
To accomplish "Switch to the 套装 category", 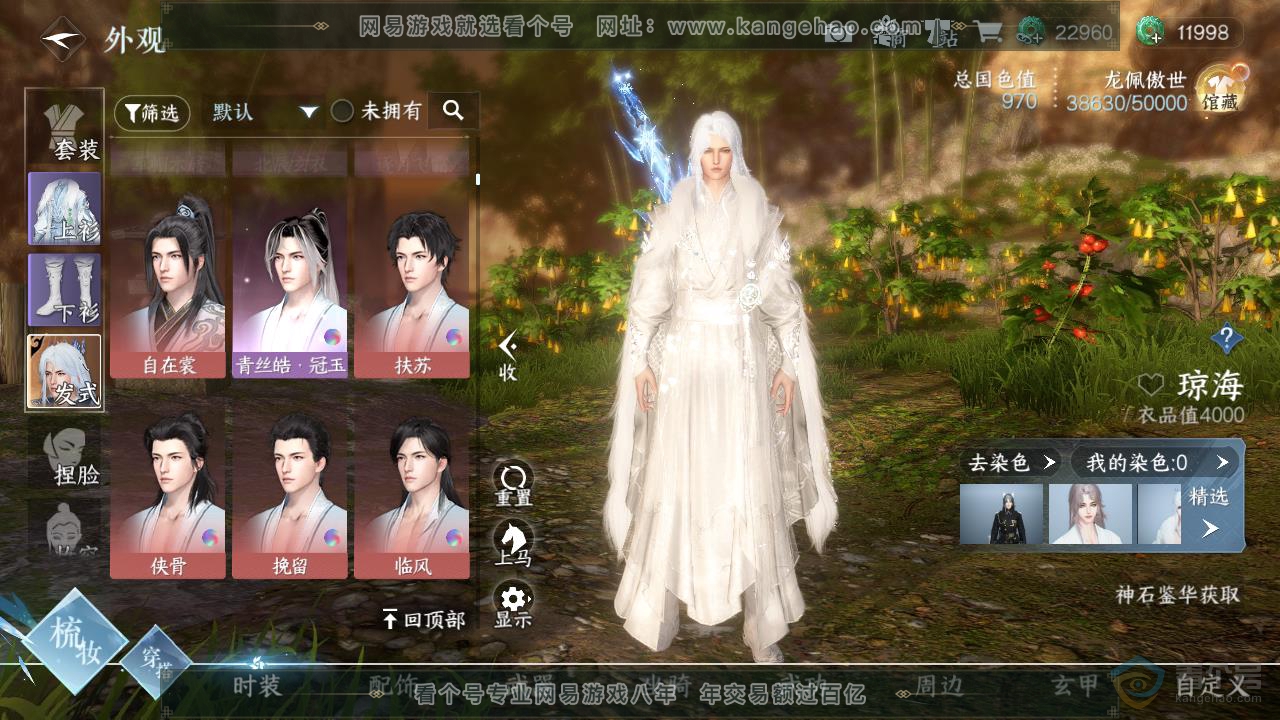I will click(66, 128).
